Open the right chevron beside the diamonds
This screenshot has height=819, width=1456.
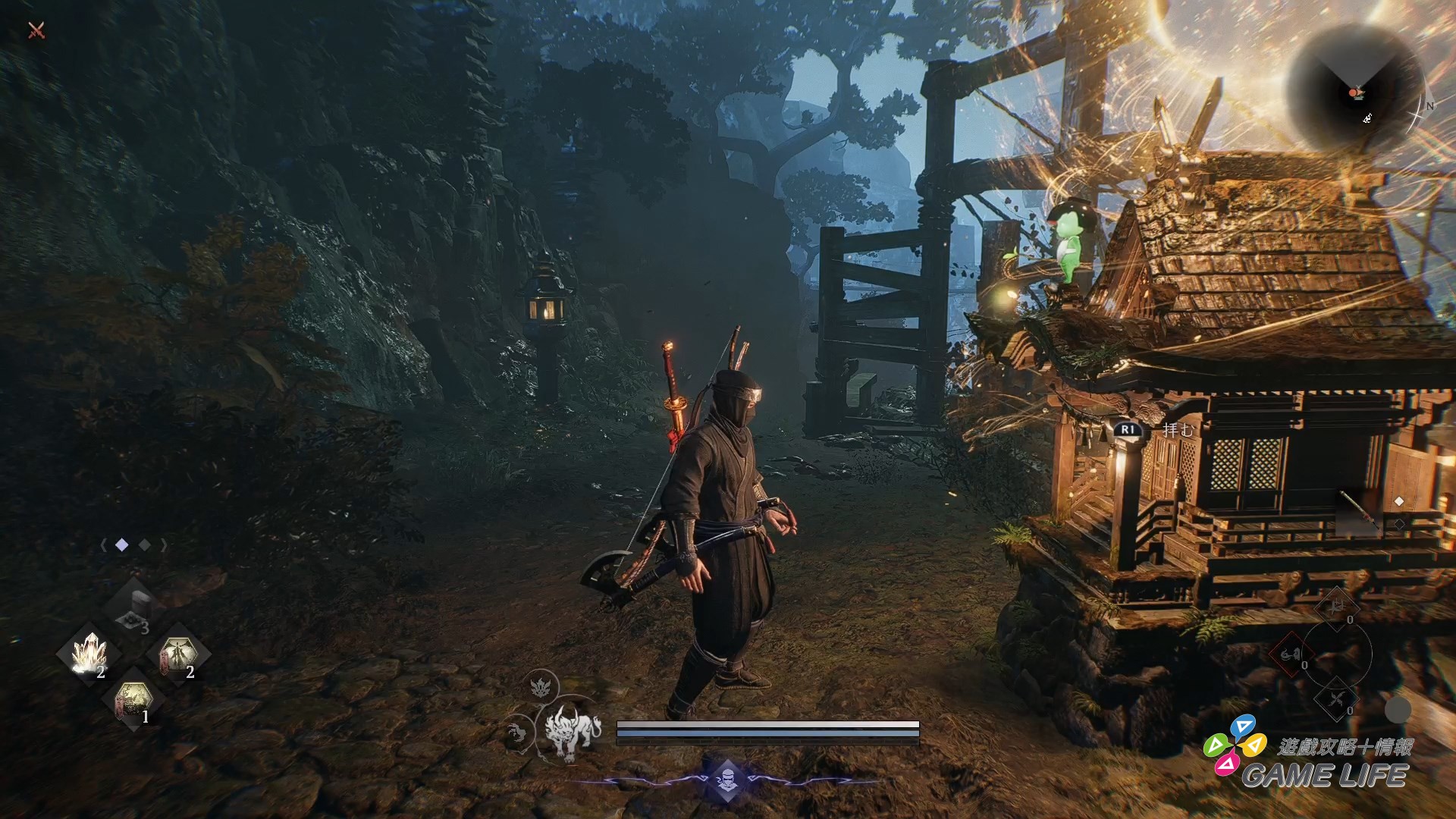coord(164,544)
